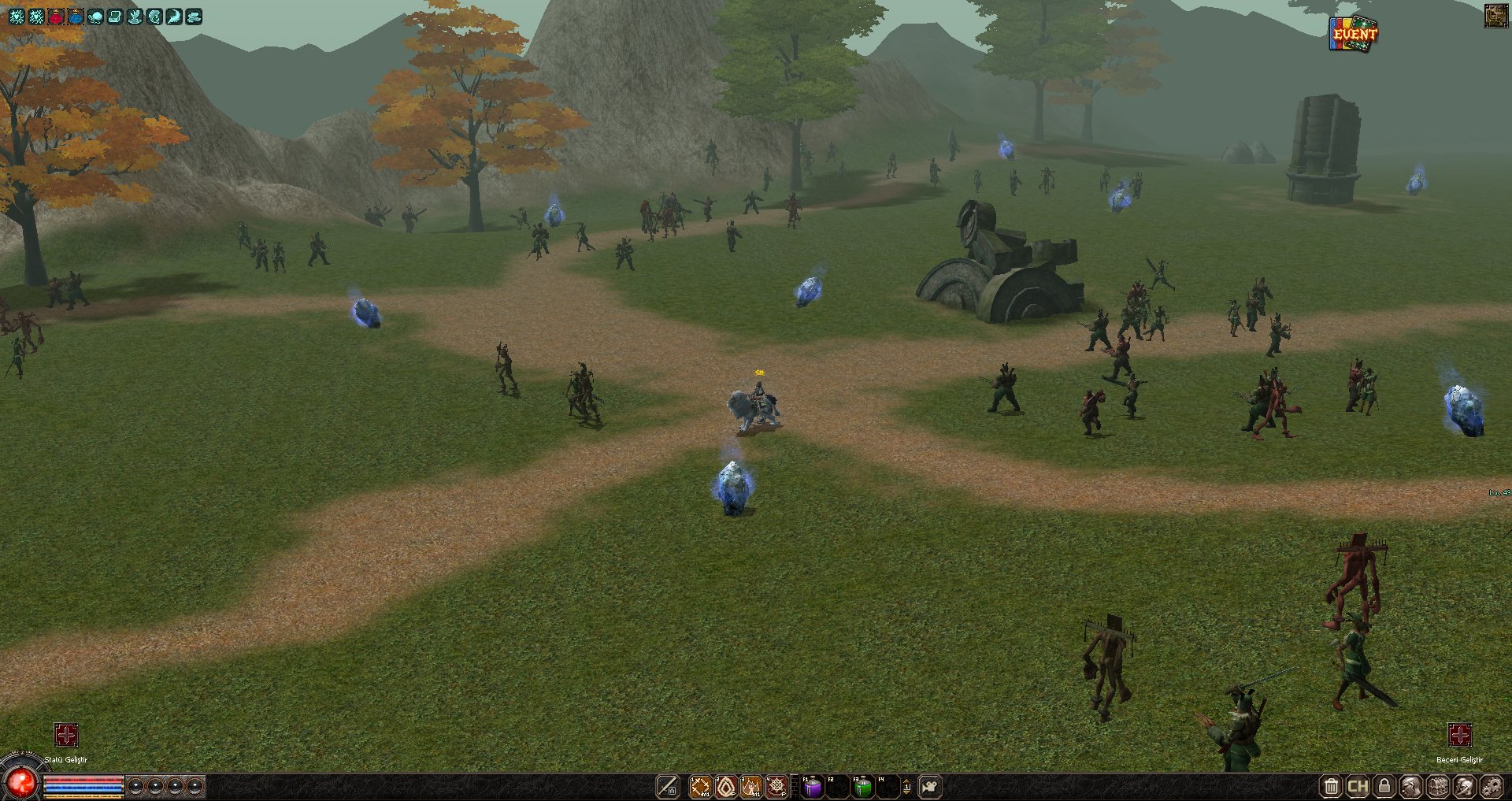Click the trash can button

[x=1331, y=786]
